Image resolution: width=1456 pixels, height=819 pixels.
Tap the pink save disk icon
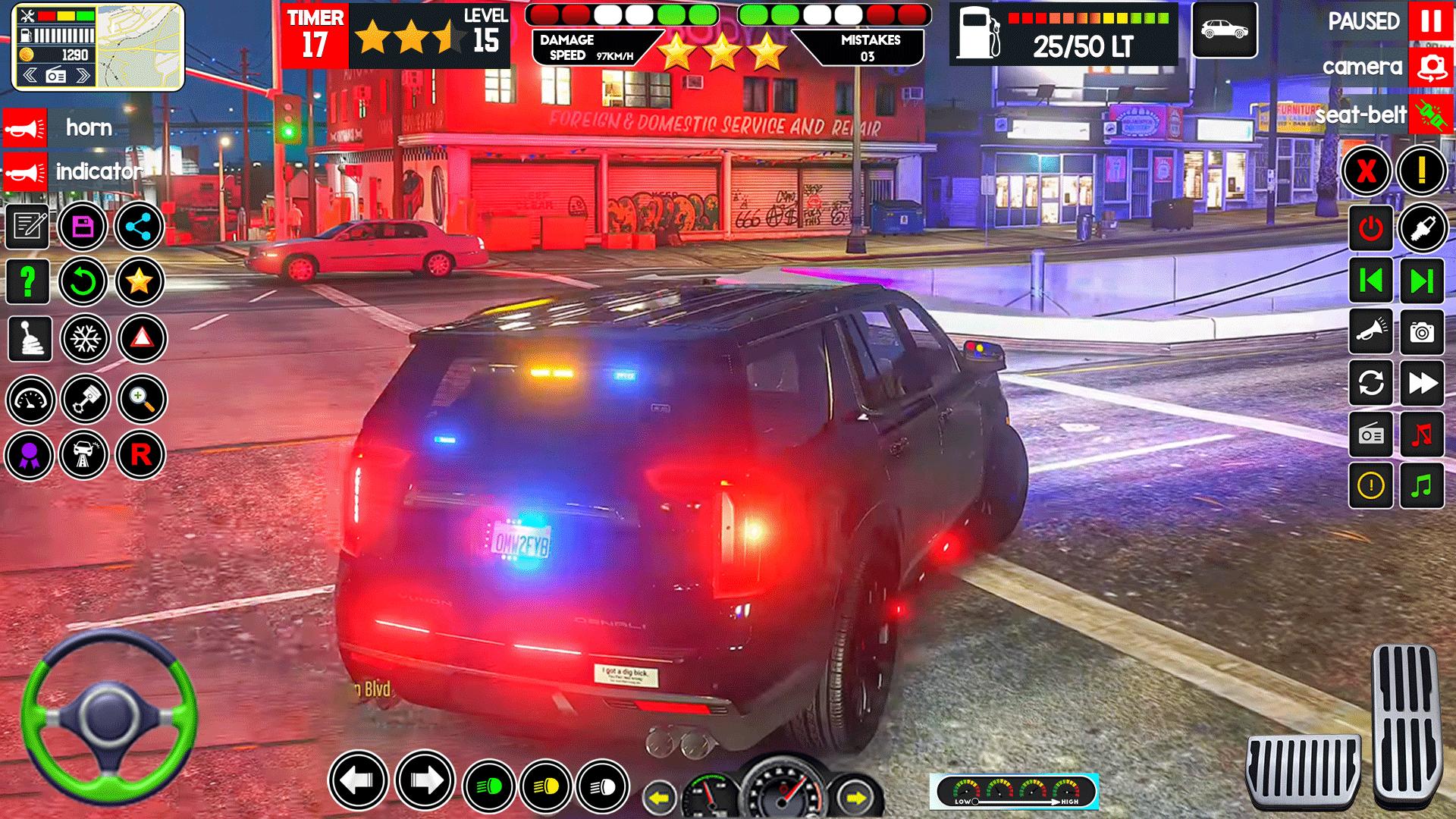(83, 226)
